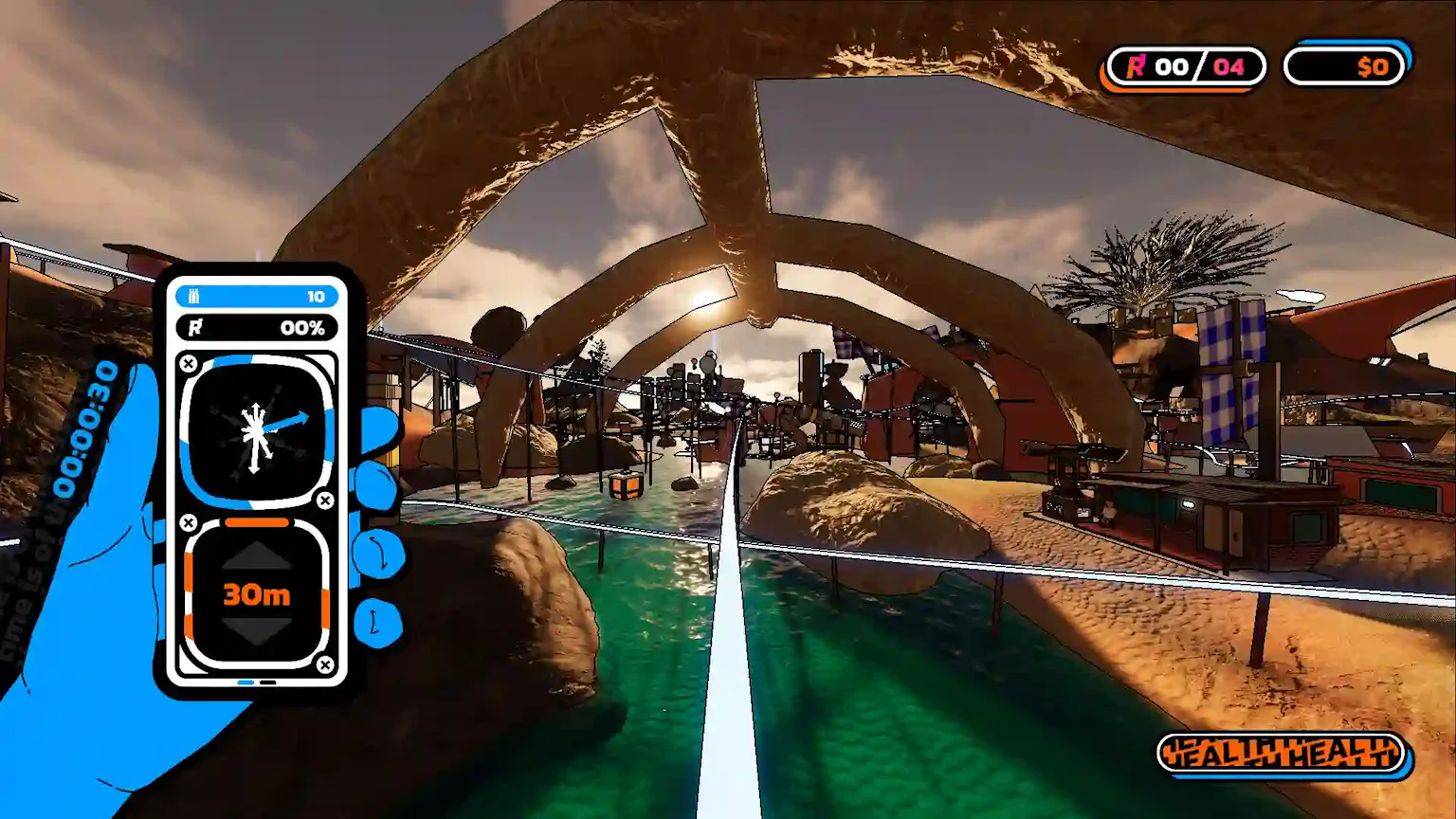Click the altimeter bottom-right X expander

click(x=326, y=664)
